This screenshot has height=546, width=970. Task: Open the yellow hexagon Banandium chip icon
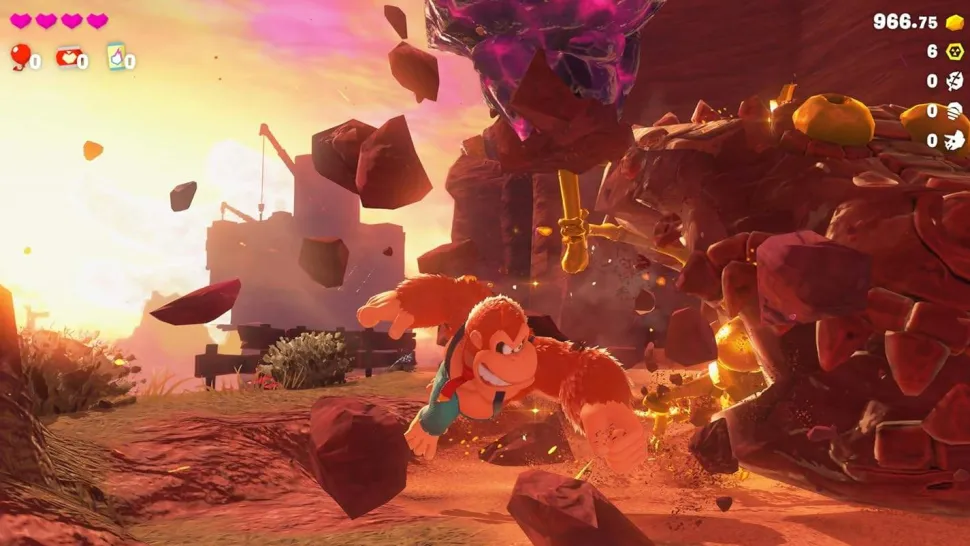955,51
